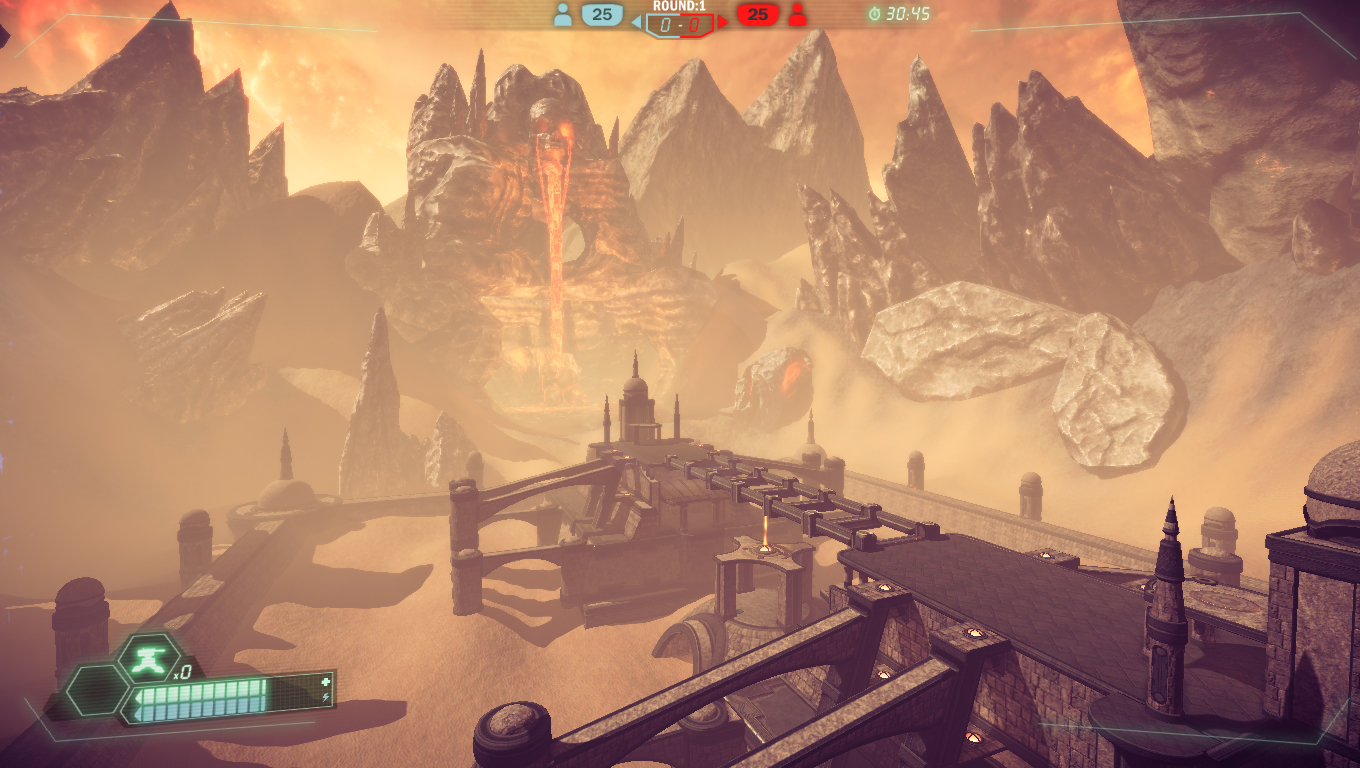Click the red right arrow by the round score
The width and height of the screenshot is (1360, 768).
(x=723, y=21)
